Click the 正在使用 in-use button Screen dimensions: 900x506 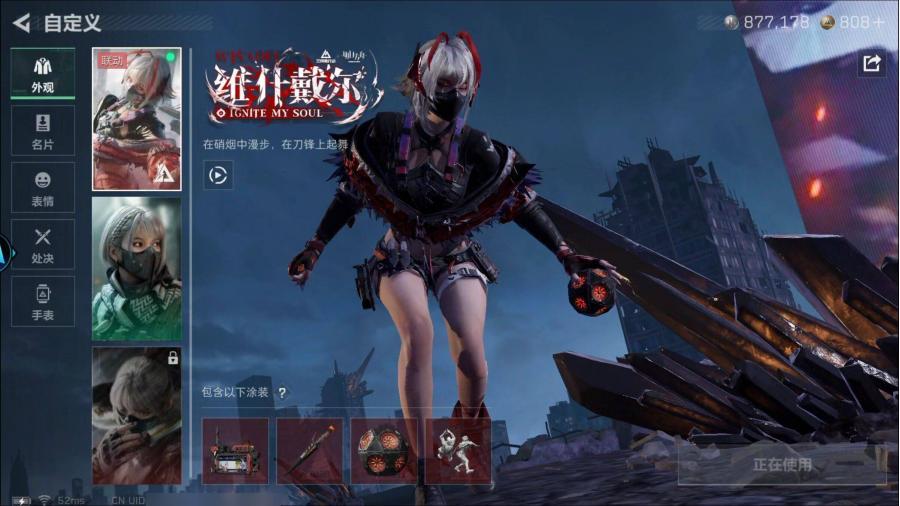pos(782,464)
